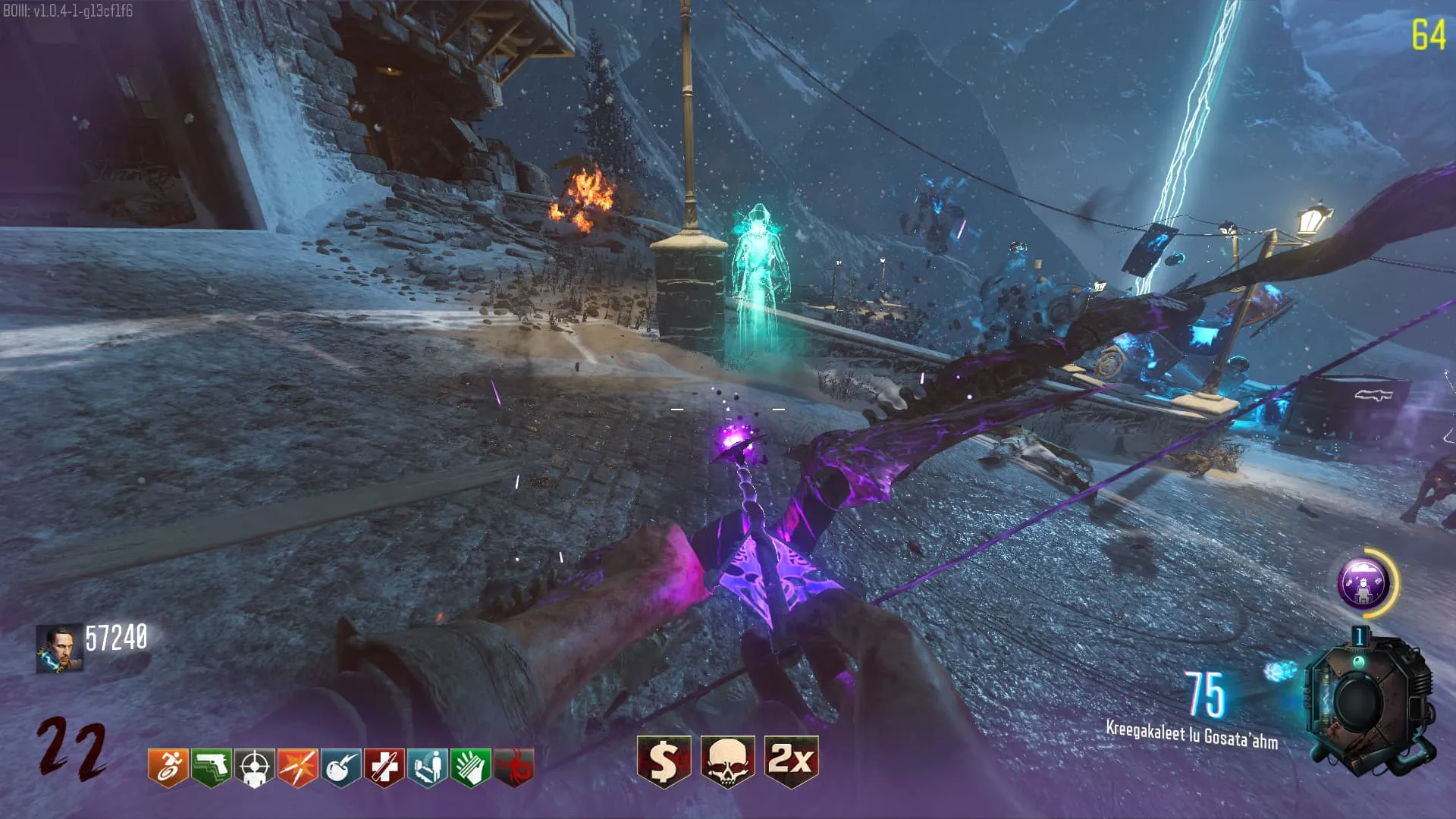Click the 2x Double Points power-up icon
The width and height of the screenshot is (1456, 819).
point(791,761)
